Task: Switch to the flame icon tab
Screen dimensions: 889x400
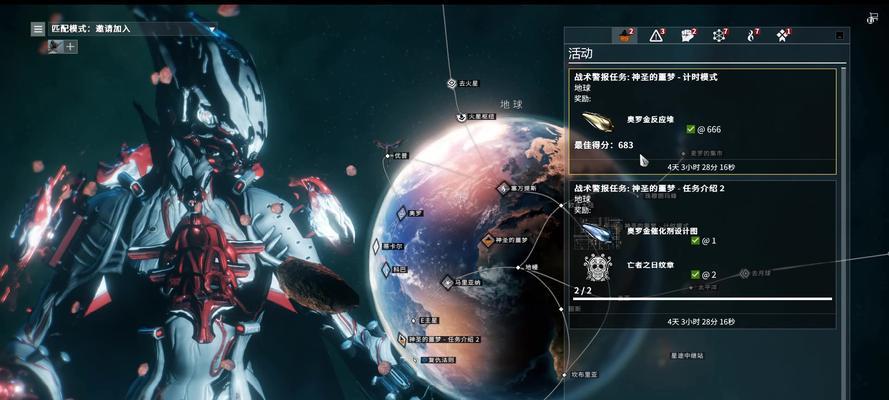Action: click(x=751, y=36)
